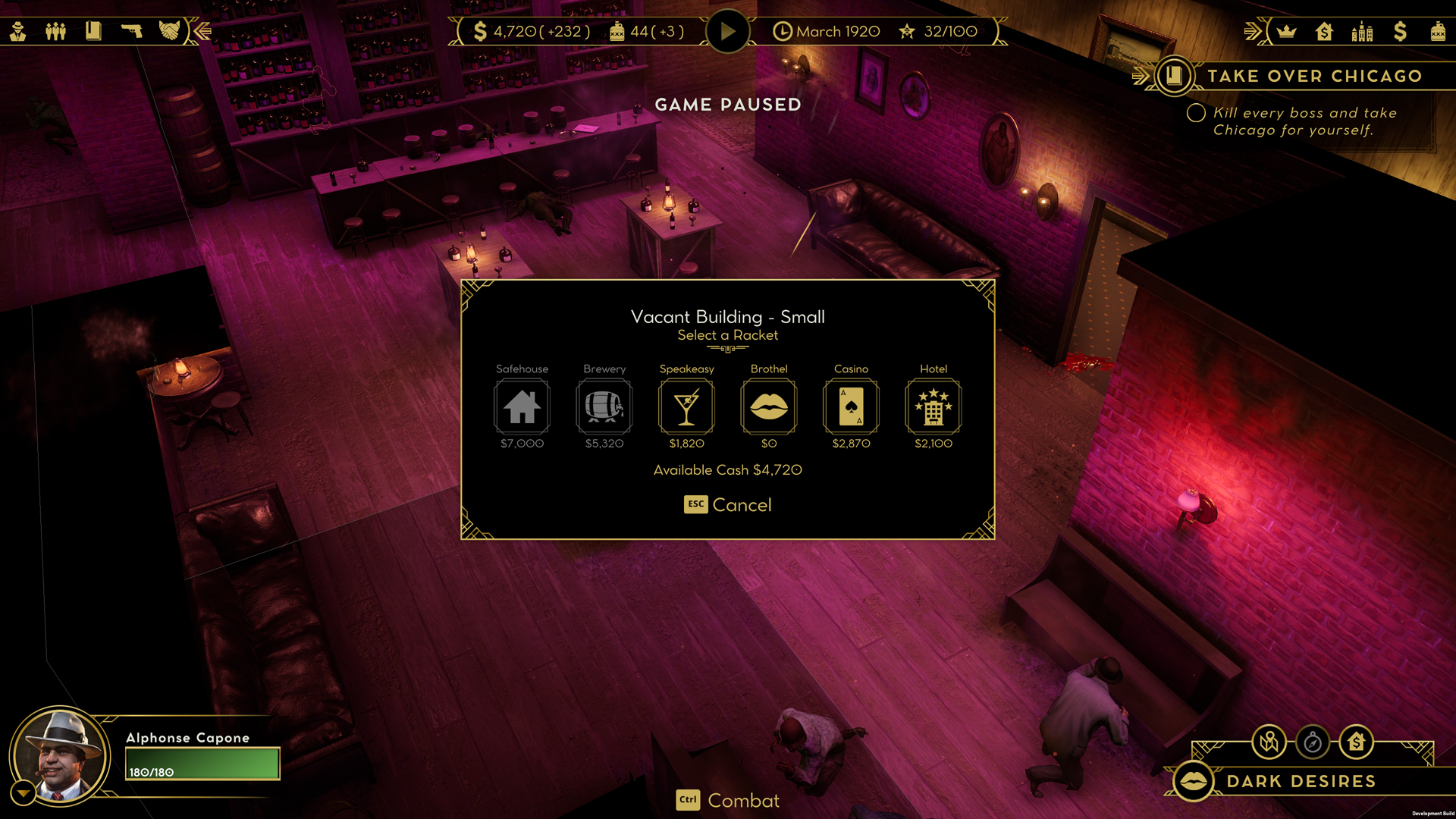1456x819 pixels.
Task: Select Alphonse Capone's portrait
Action: pos(61,756)
